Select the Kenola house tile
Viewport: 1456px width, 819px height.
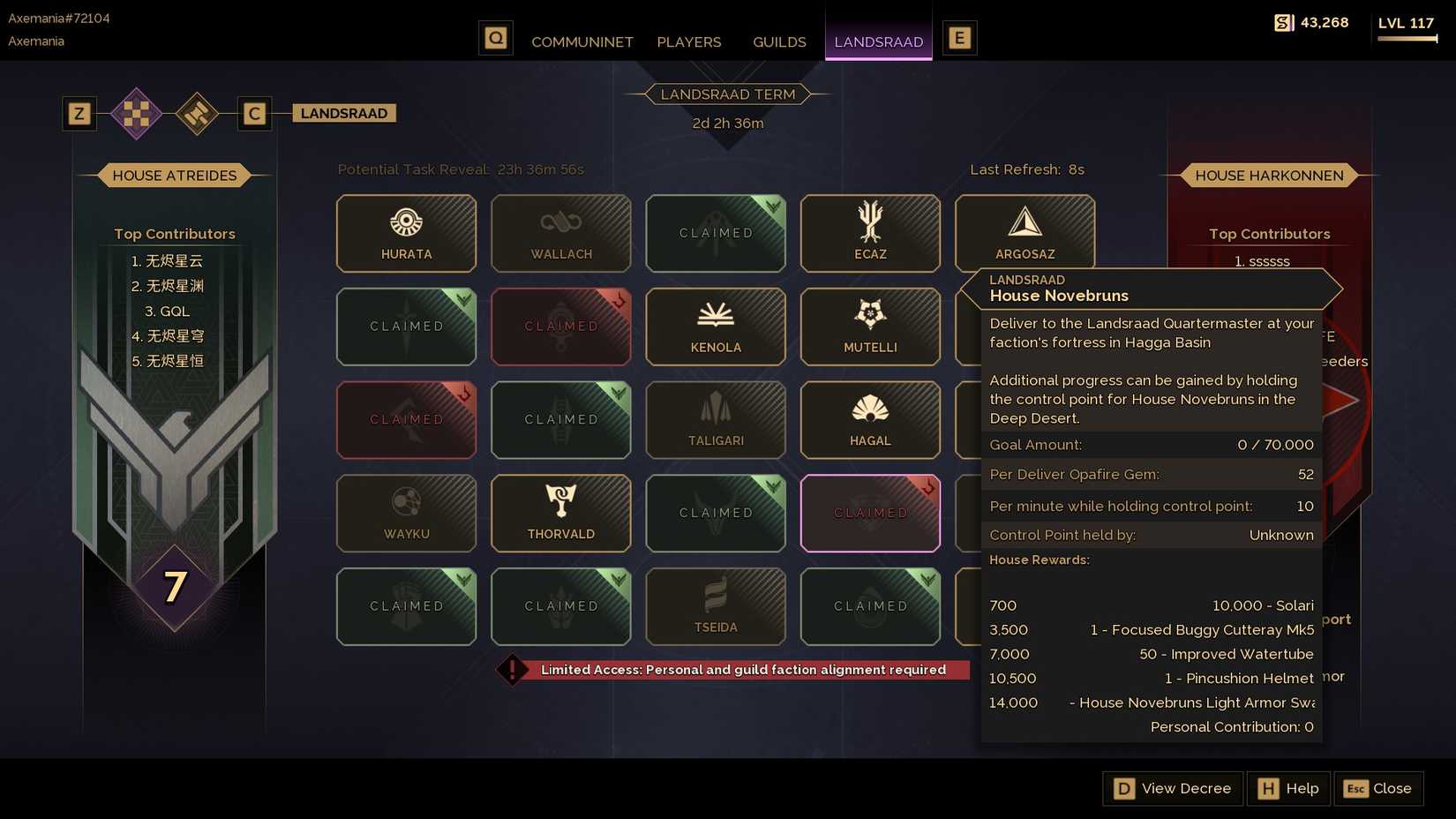pyautogui.click(x=715, y=327)
